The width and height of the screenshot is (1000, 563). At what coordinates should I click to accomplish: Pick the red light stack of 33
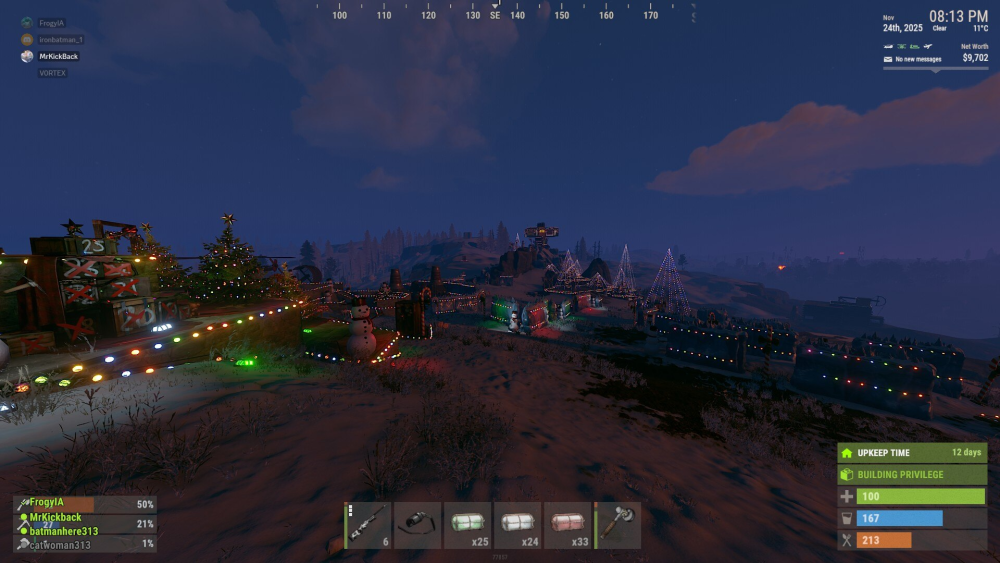click(567, 525)
